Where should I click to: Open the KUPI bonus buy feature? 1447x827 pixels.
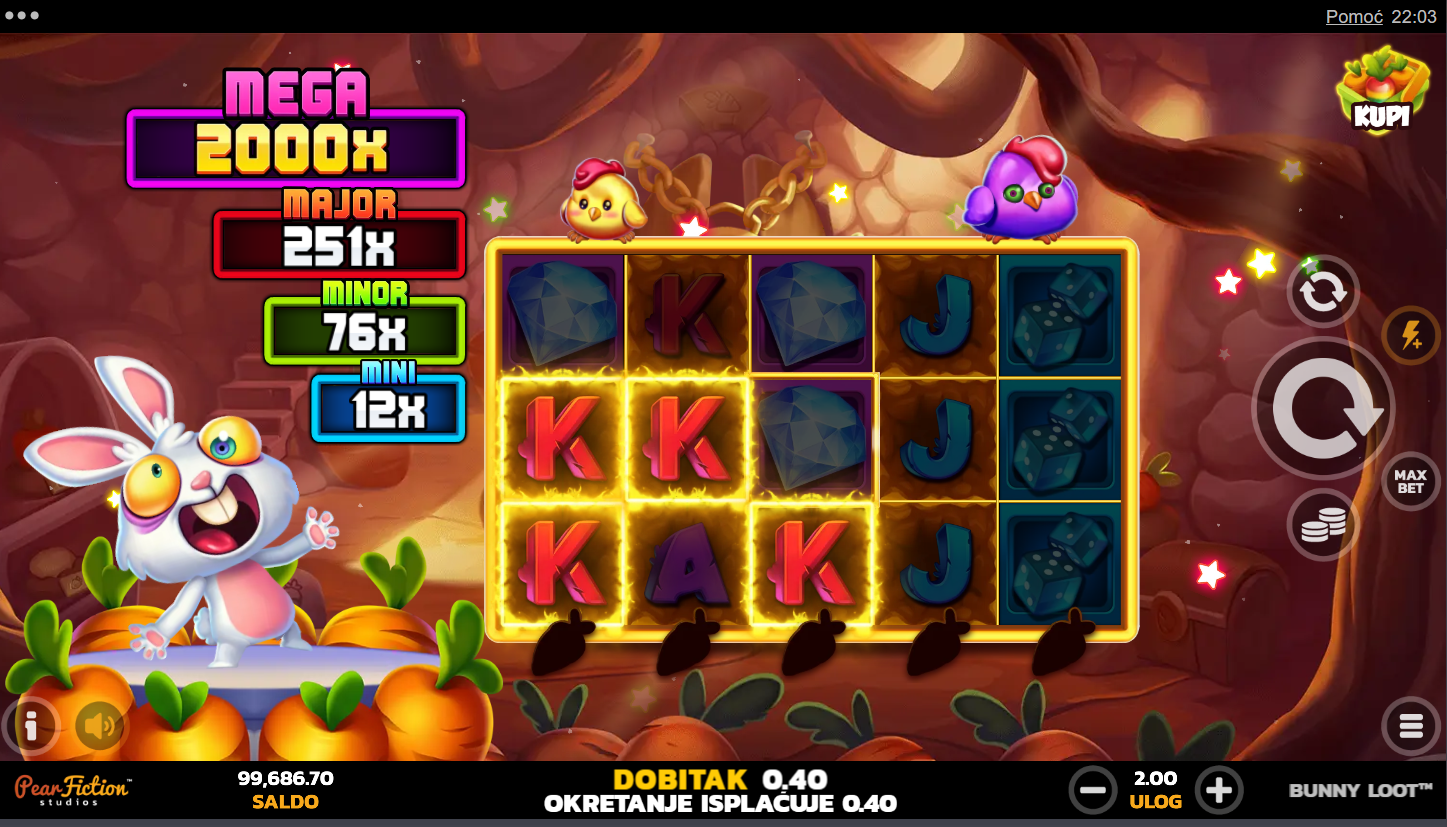[x=1382, y=88]
